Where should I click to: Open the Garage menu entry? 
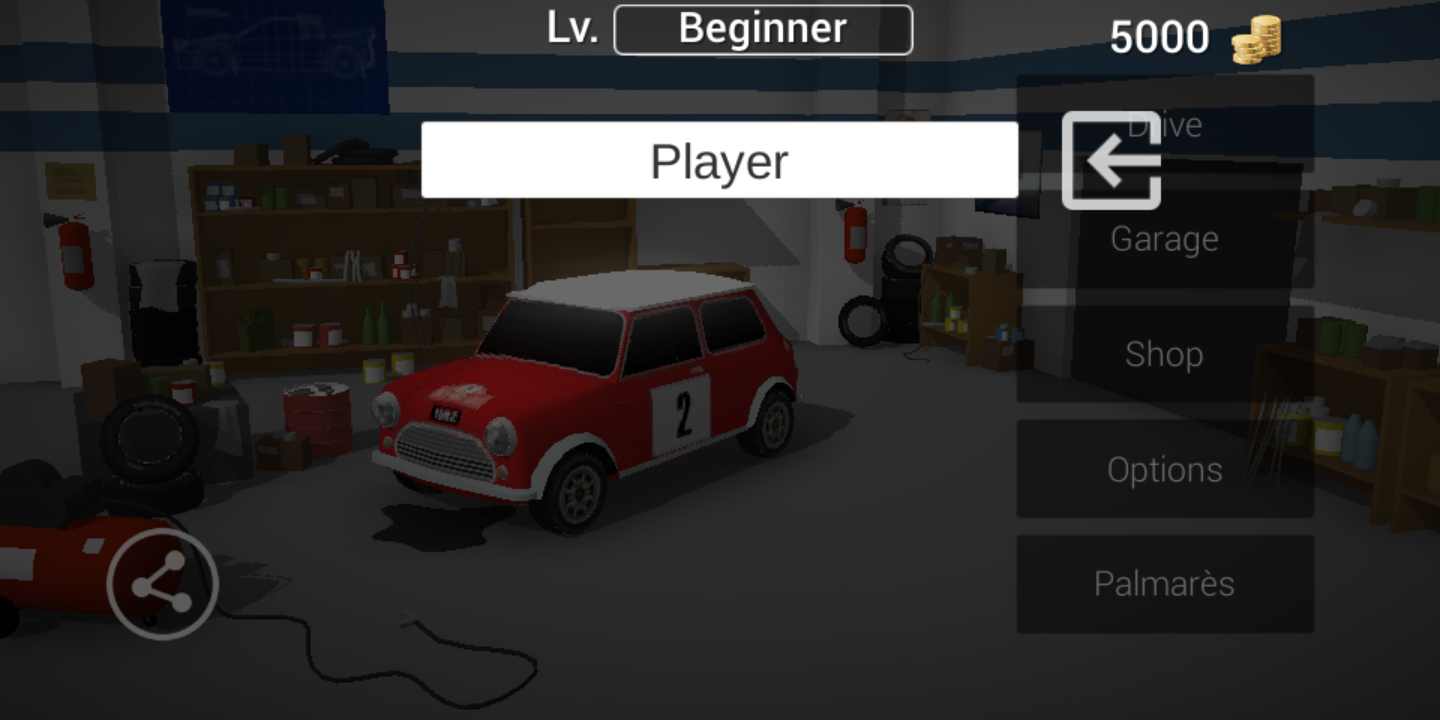pos(1165,238)
